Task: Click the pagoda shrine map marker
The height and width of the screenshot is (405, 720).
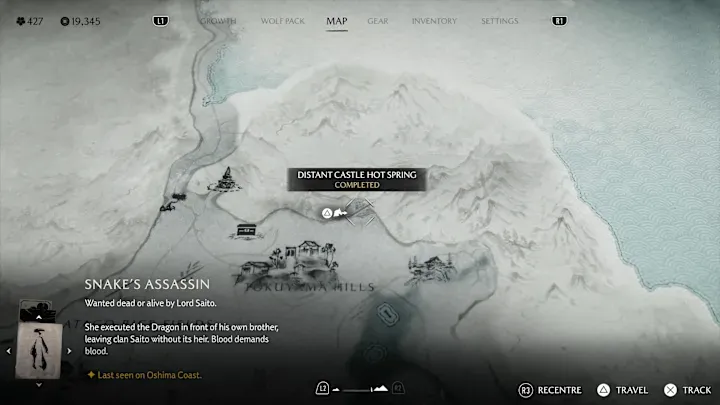Action: click(228, 180)
